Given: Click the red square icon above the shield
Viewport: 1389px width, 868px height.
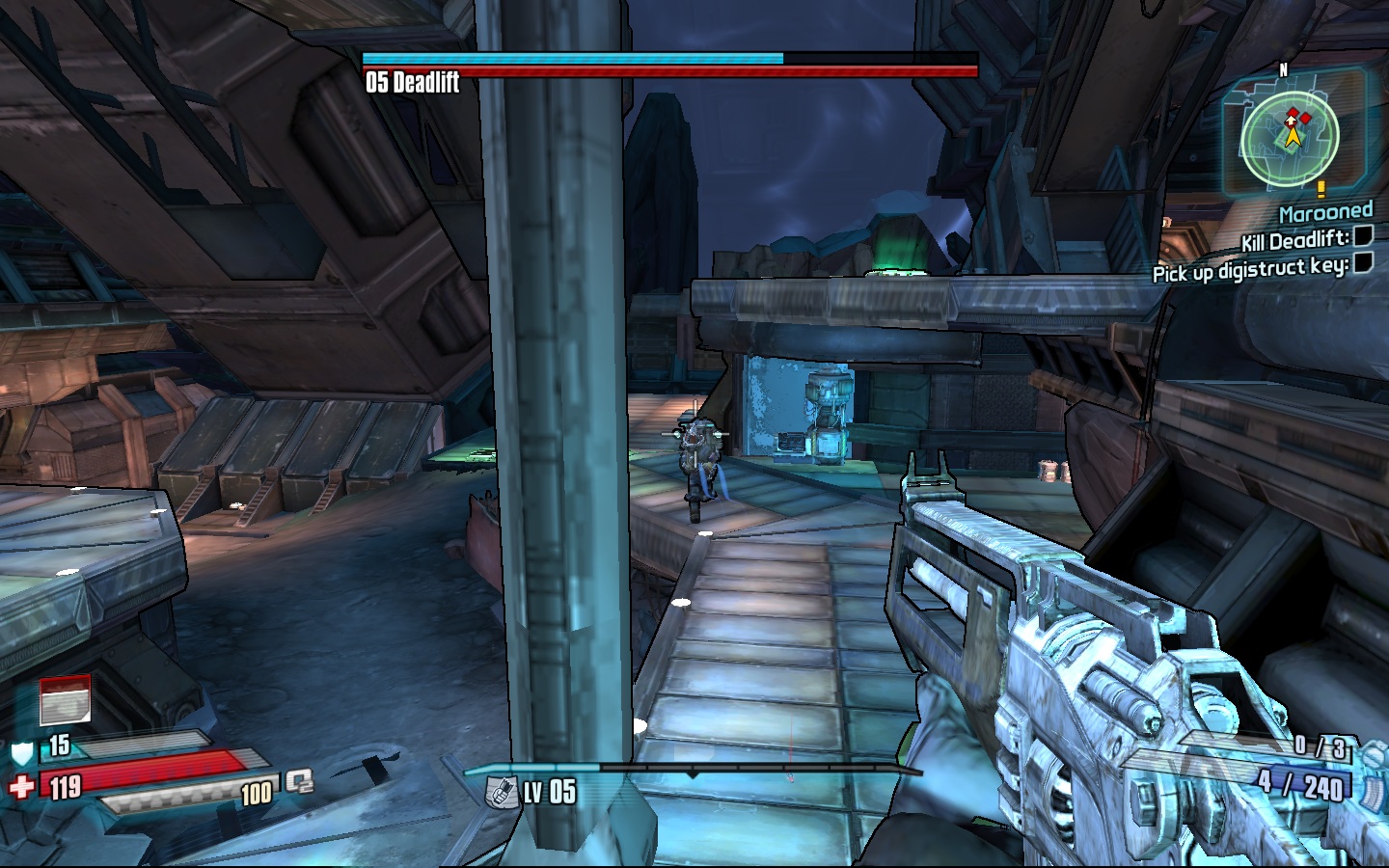Looking at the screenshot, I should tap(65, 700).
